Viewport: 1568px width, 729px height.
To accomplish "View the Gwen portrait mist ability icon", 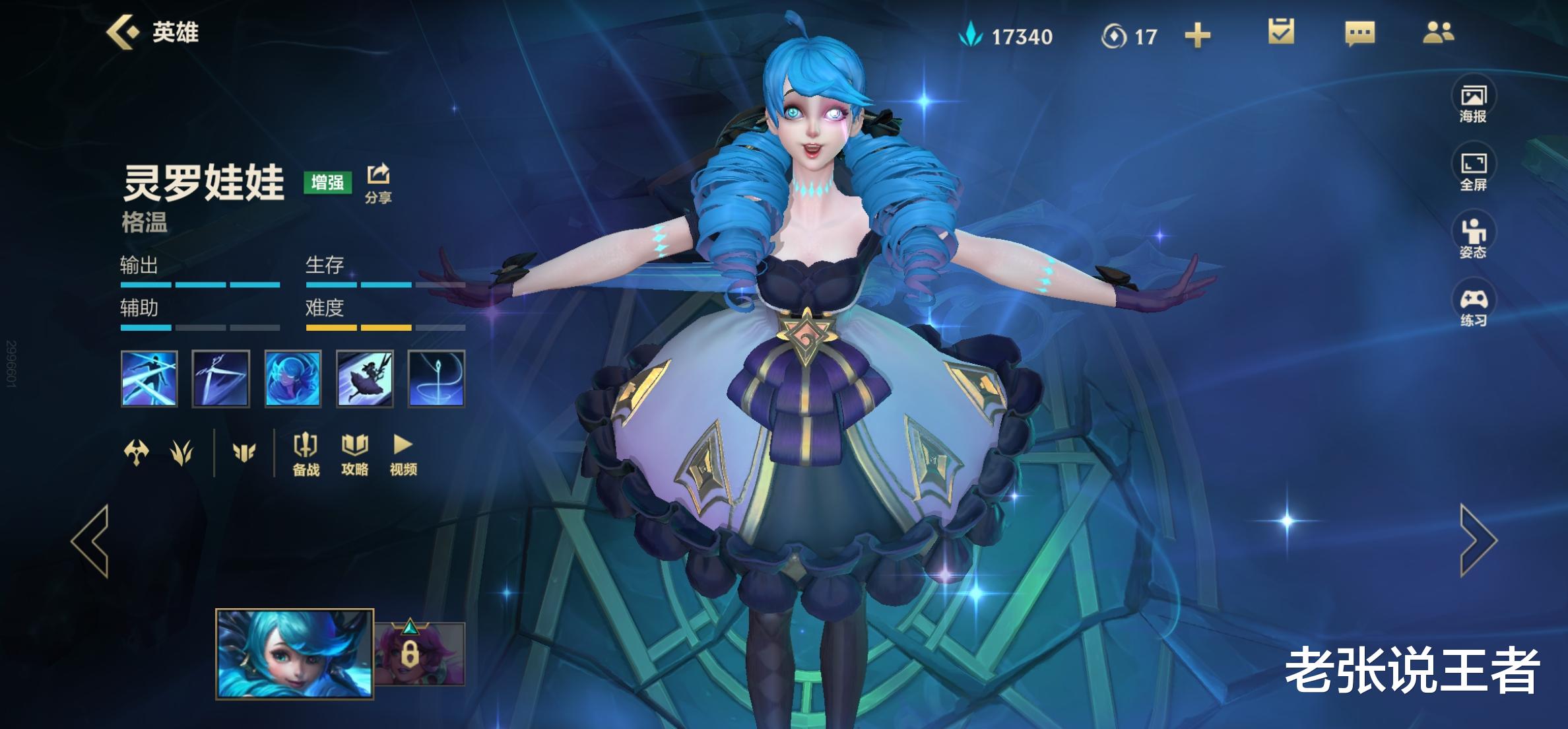I will [x=292, y=378].
